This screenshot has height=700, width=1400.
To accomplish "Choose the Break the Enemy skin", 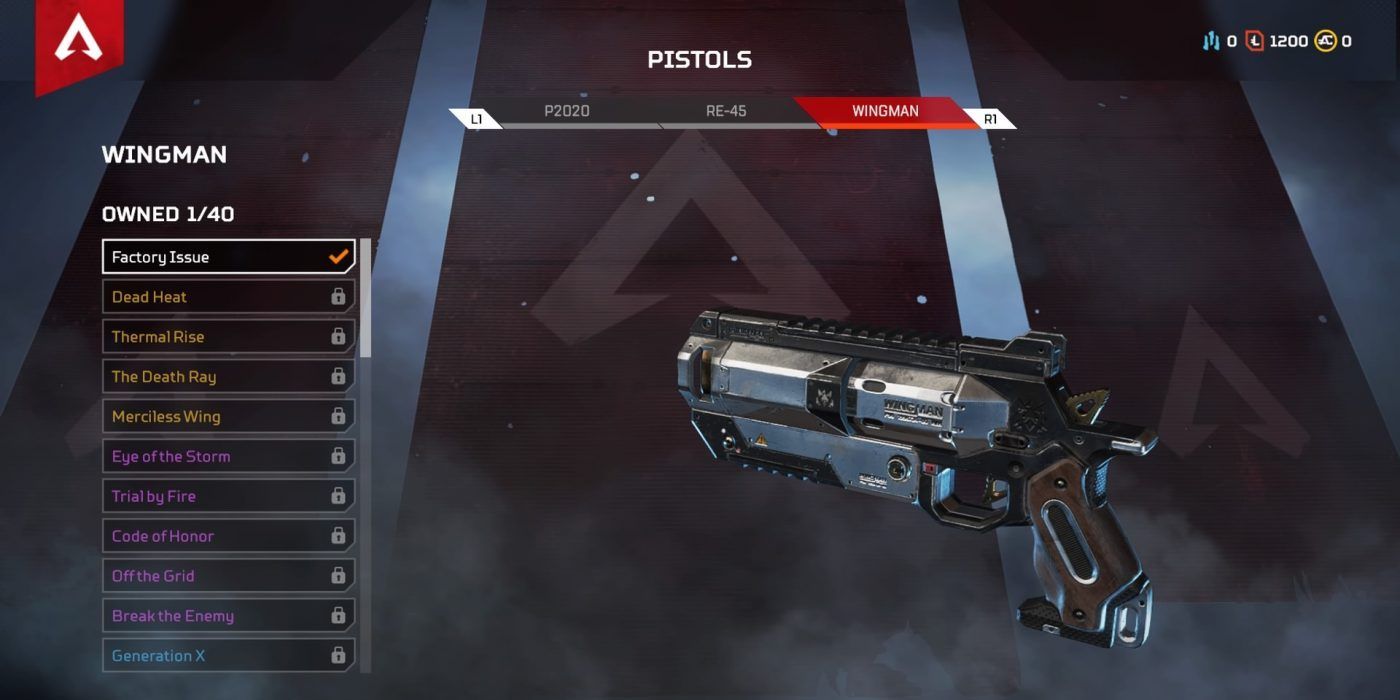I will (x=228, y=616).
